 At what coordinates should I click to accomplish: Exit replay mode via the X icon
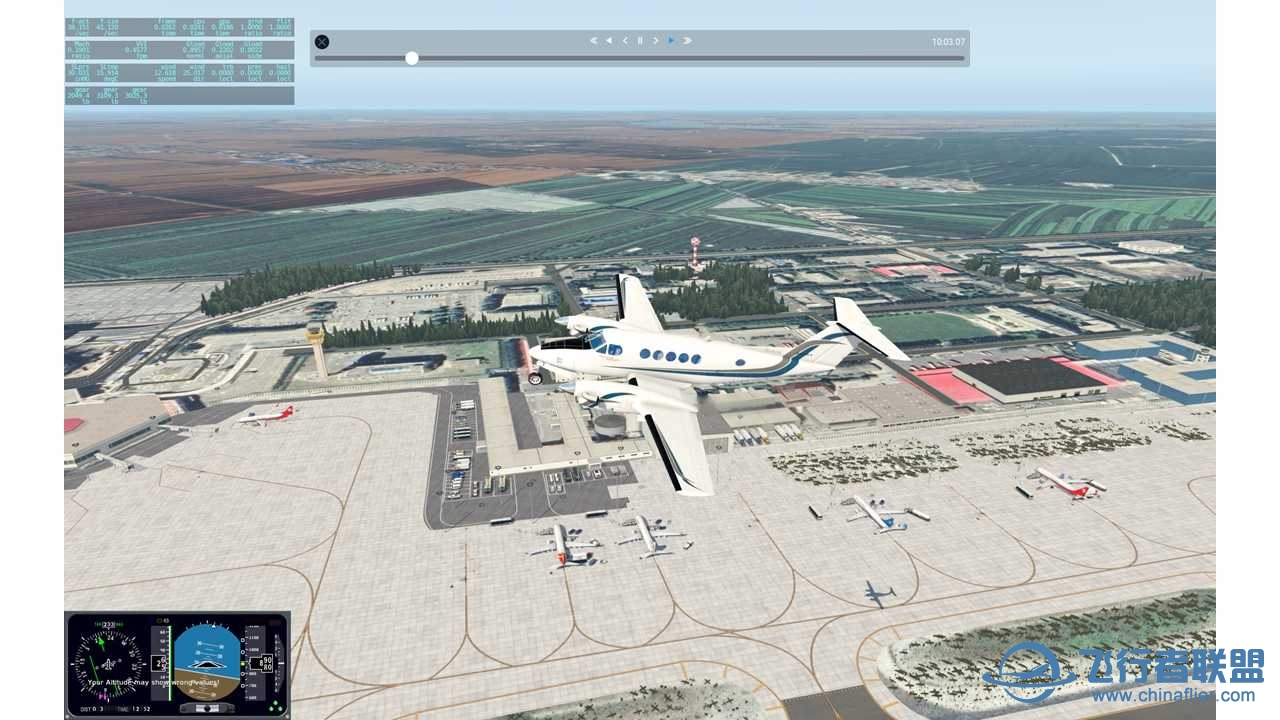point(321,41)
